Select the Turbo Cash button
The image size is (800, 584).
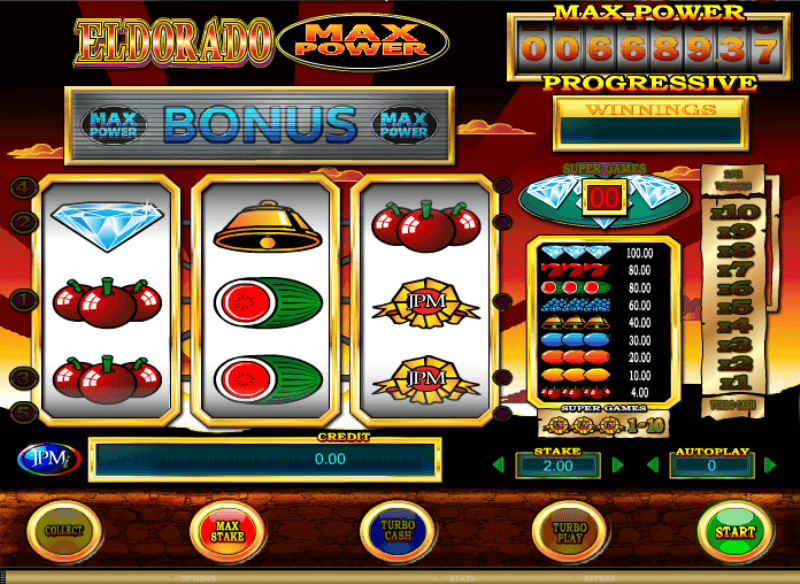pyautogui.click(x=399, y=531)
